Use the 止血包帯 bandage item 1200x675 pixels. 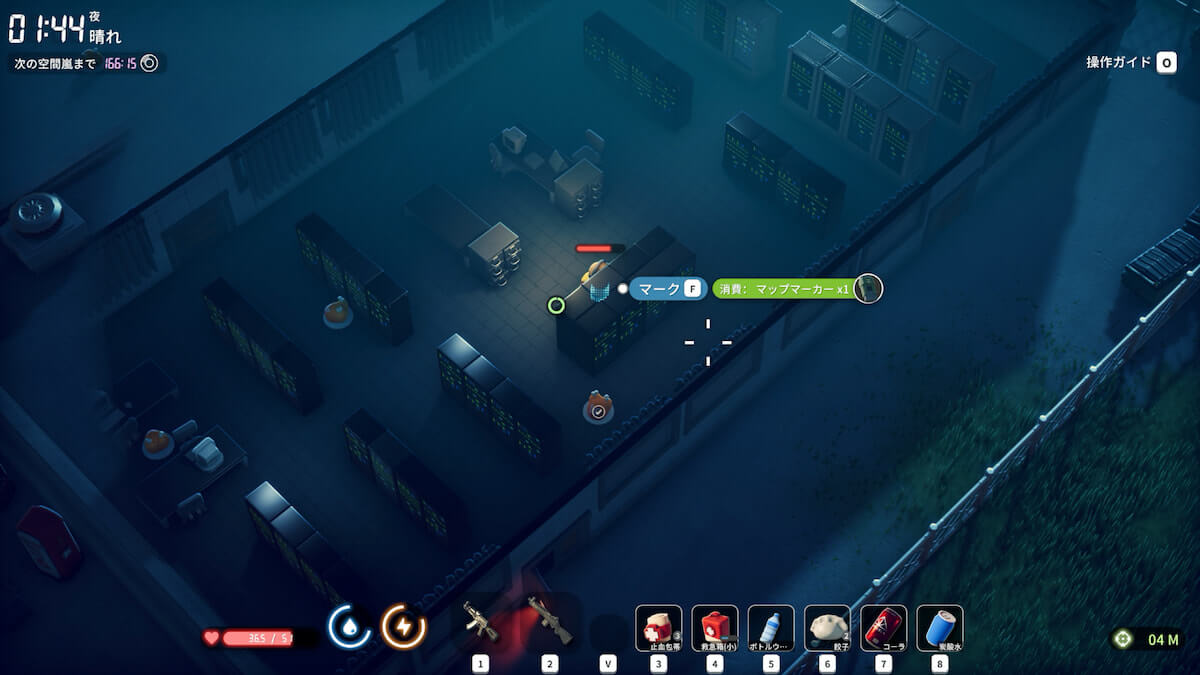click(659, 628)
